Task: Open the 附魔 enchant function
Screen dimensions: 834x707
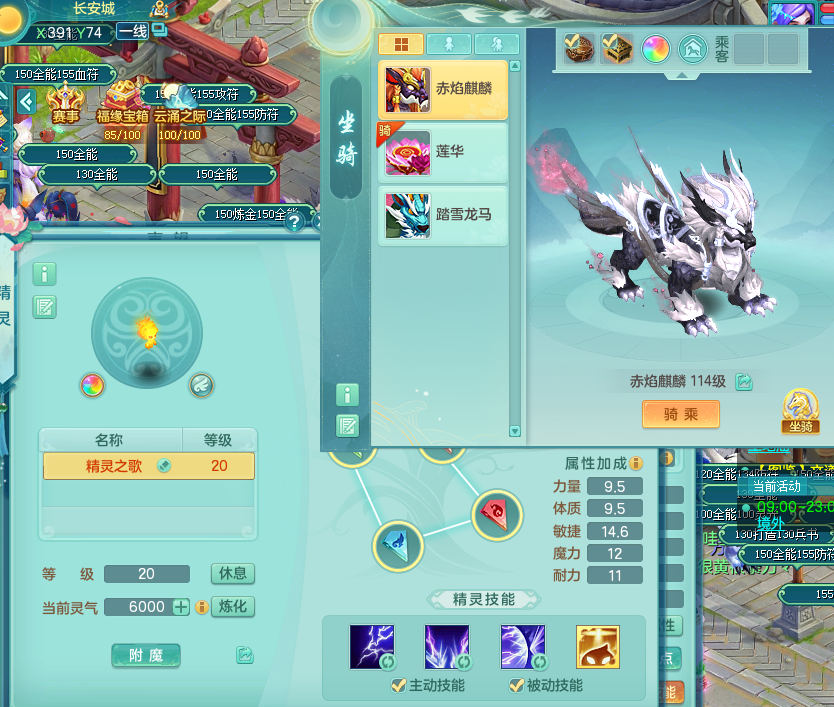Action: (x=146, y=655)
